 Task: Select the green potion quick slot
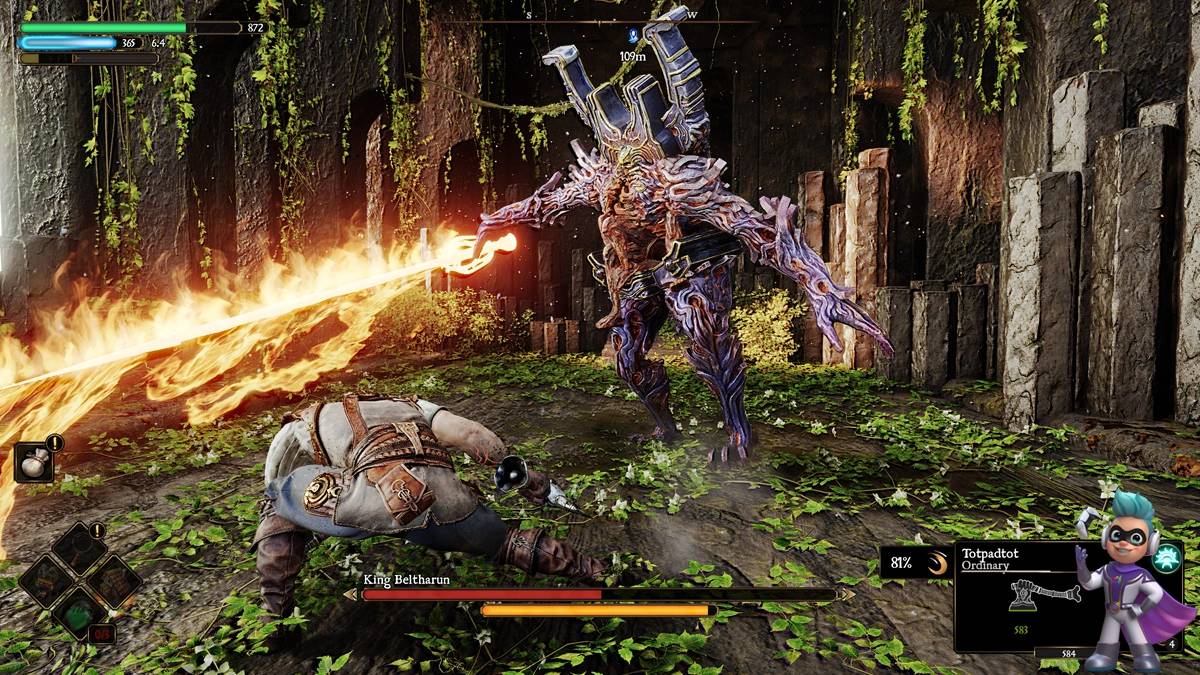click(81, 611)
